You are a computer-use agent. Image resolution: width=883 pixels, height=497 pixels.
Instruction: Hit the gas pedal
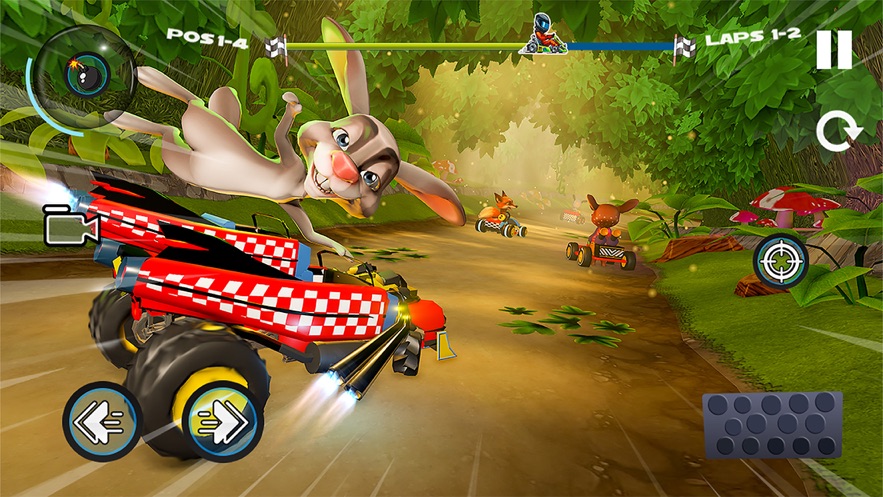(772, 426)
